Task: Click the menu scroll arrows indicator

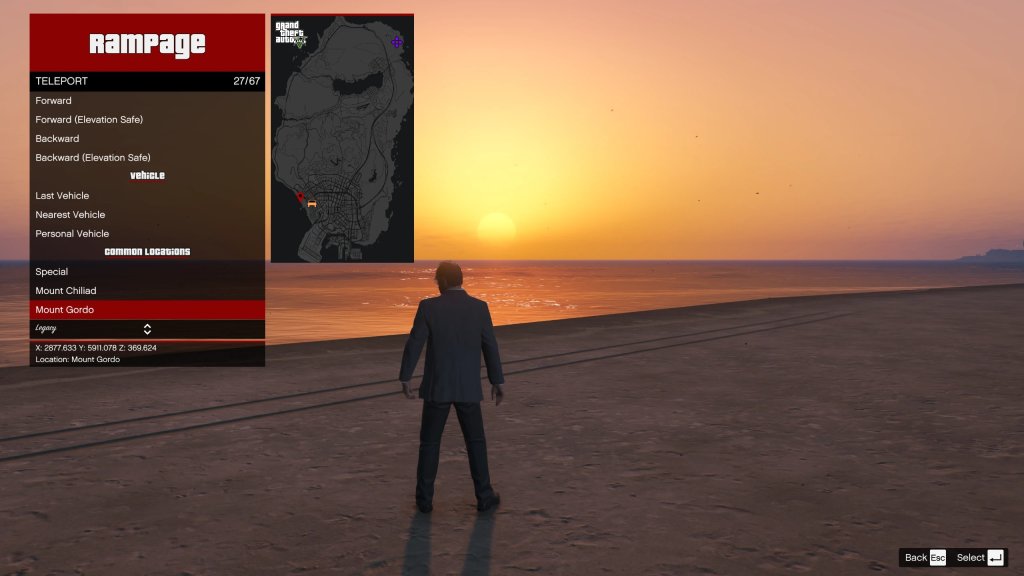Action: pyautogui.click(x=147, y=329)
